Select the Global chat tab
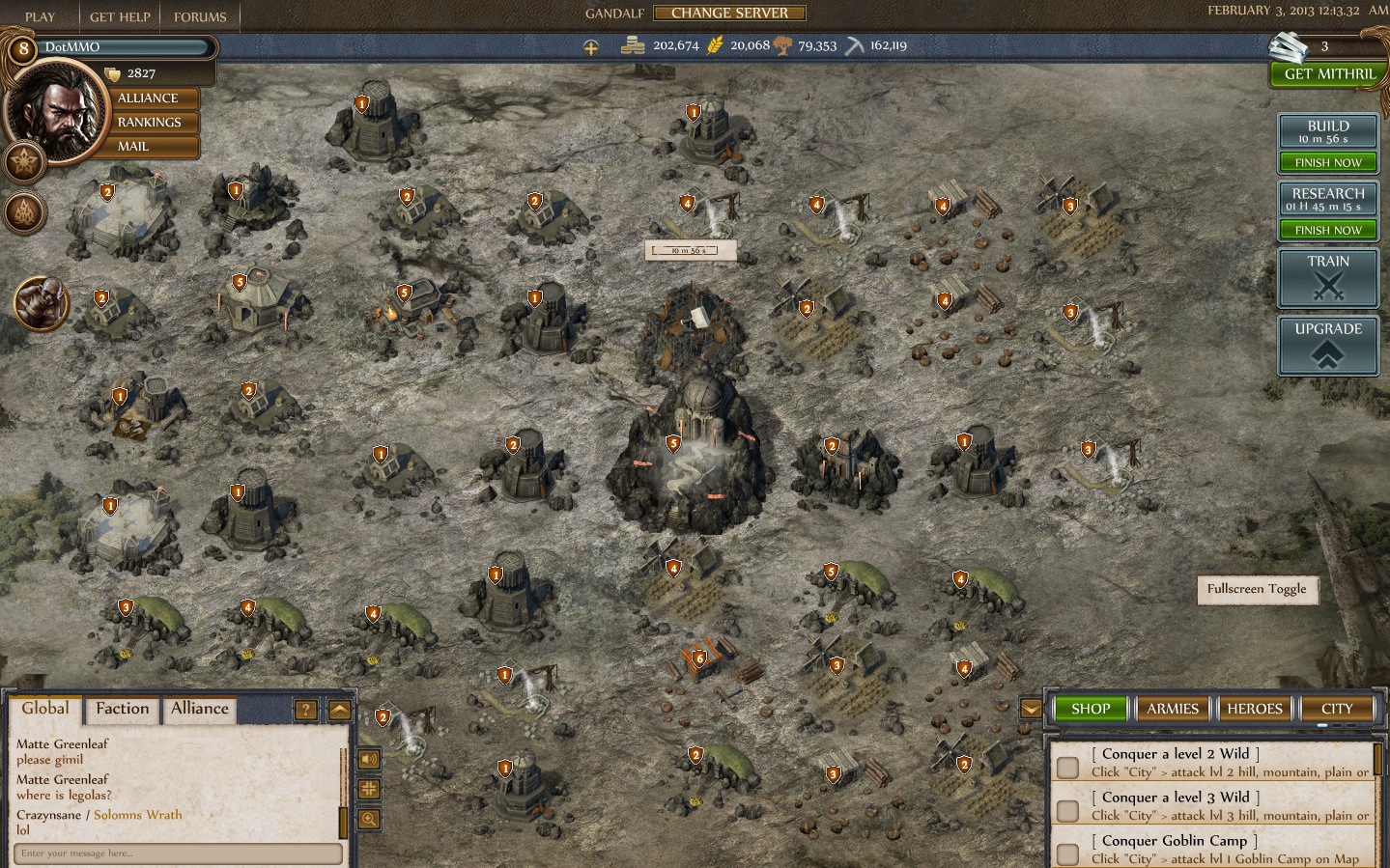The height and width of the screenshot is (868, 1390). click(45, 709)
